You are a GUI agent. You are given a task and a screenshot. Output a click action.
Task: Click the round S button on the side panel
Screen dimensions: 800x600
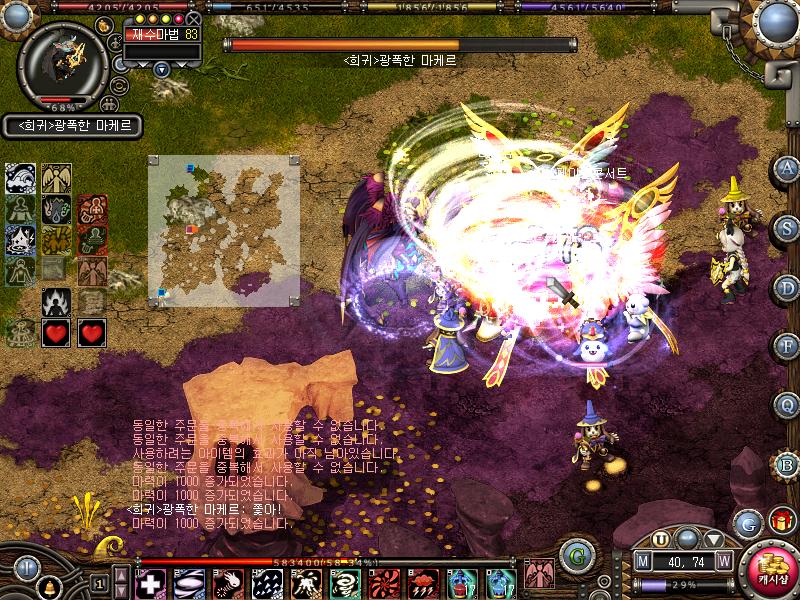tap(787, 228)
